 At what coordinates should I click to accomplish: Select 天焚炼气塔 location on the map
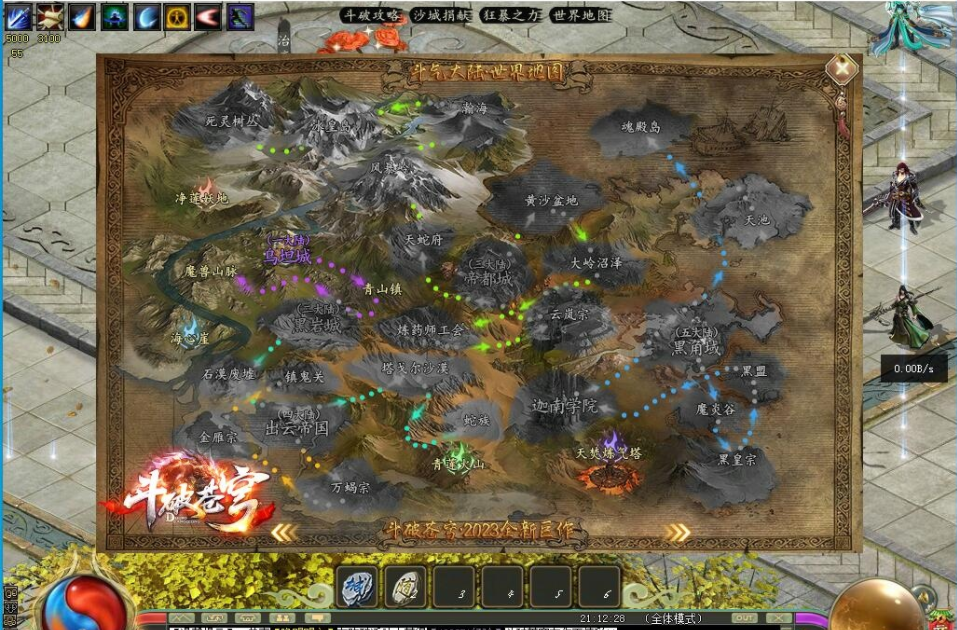point(609,454)
